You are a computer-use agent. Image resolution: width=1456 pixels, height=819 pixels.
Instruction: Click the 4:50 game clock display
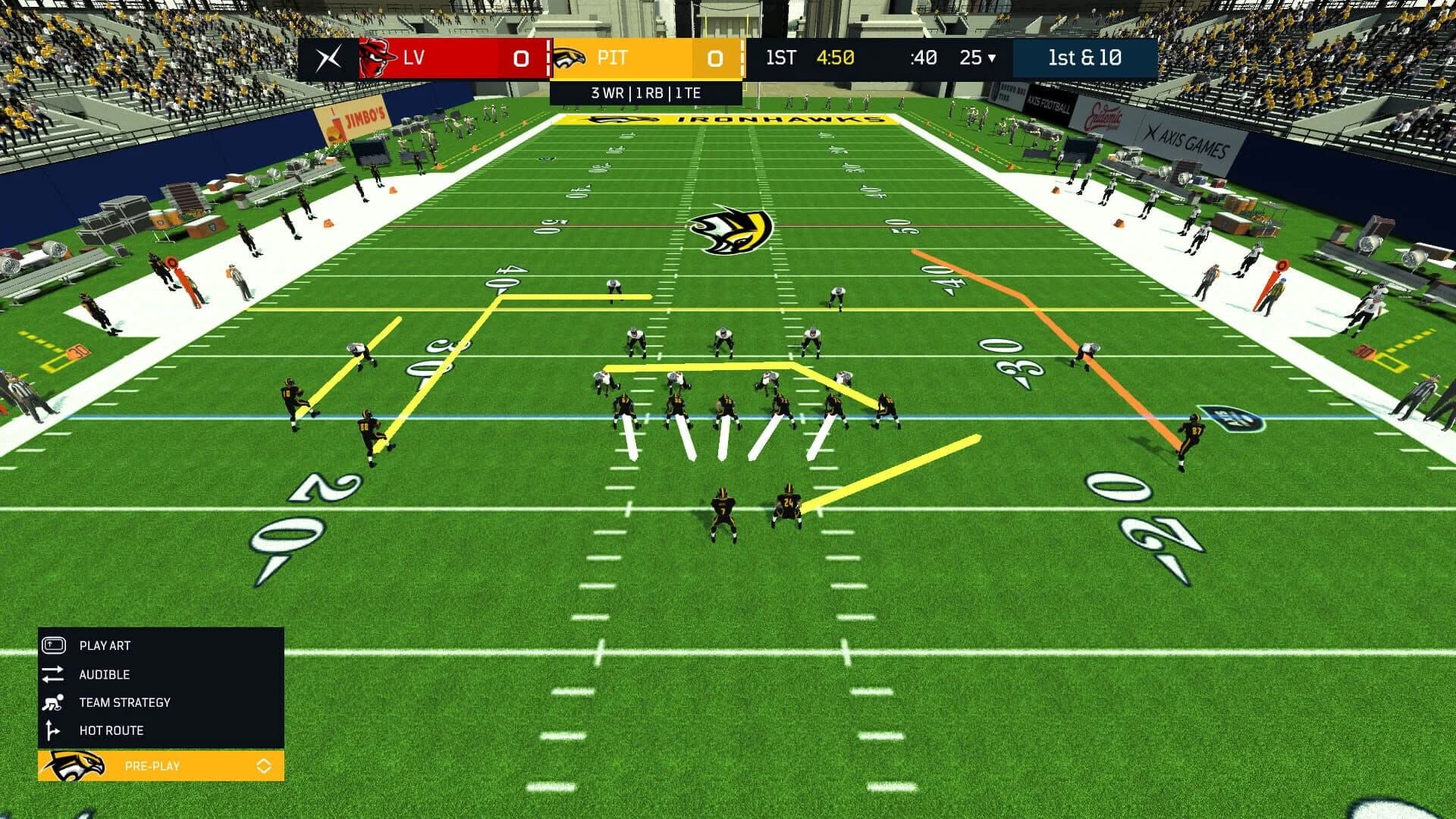point(835,56)
